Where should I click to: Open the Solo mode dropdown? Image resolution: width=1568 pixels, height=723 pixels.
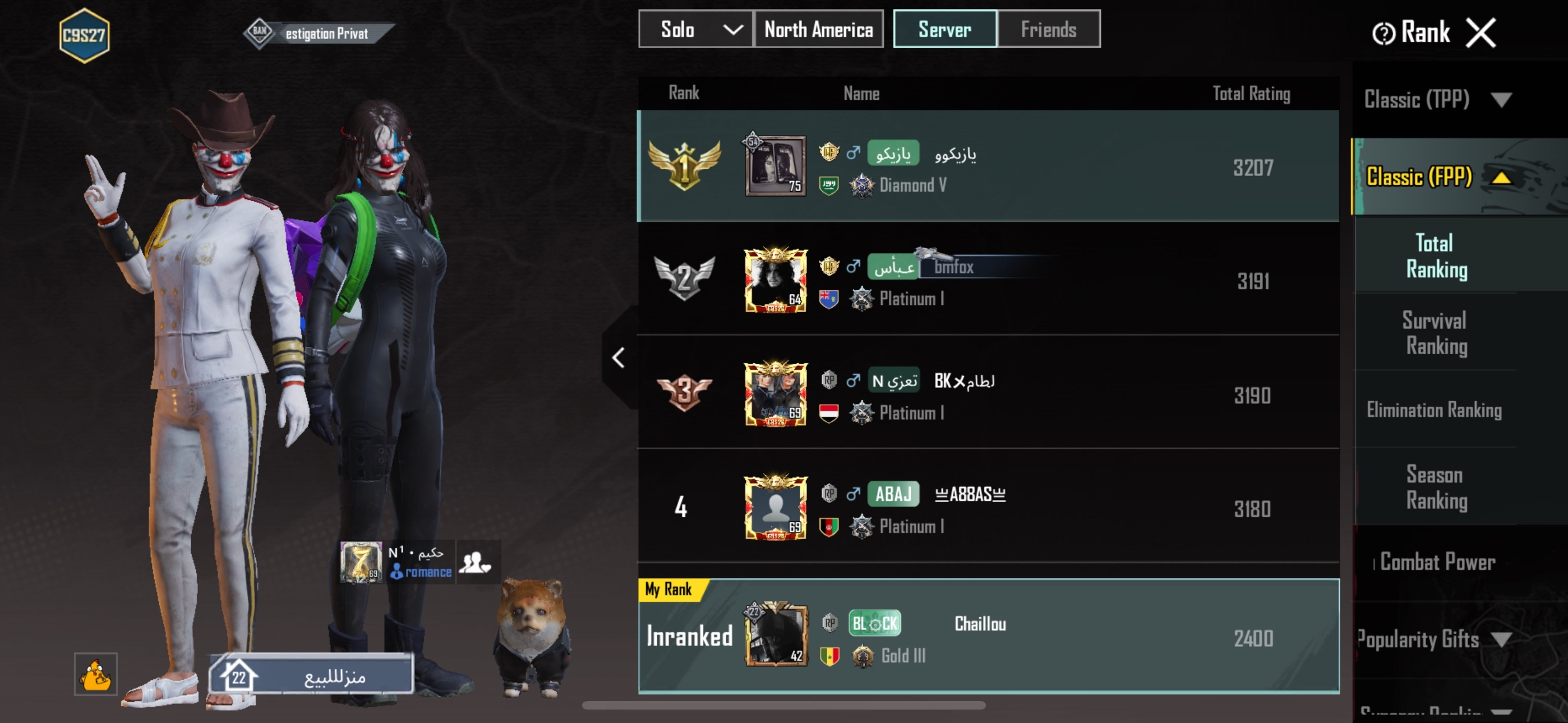pyautogui.click(x=695, y=29)
